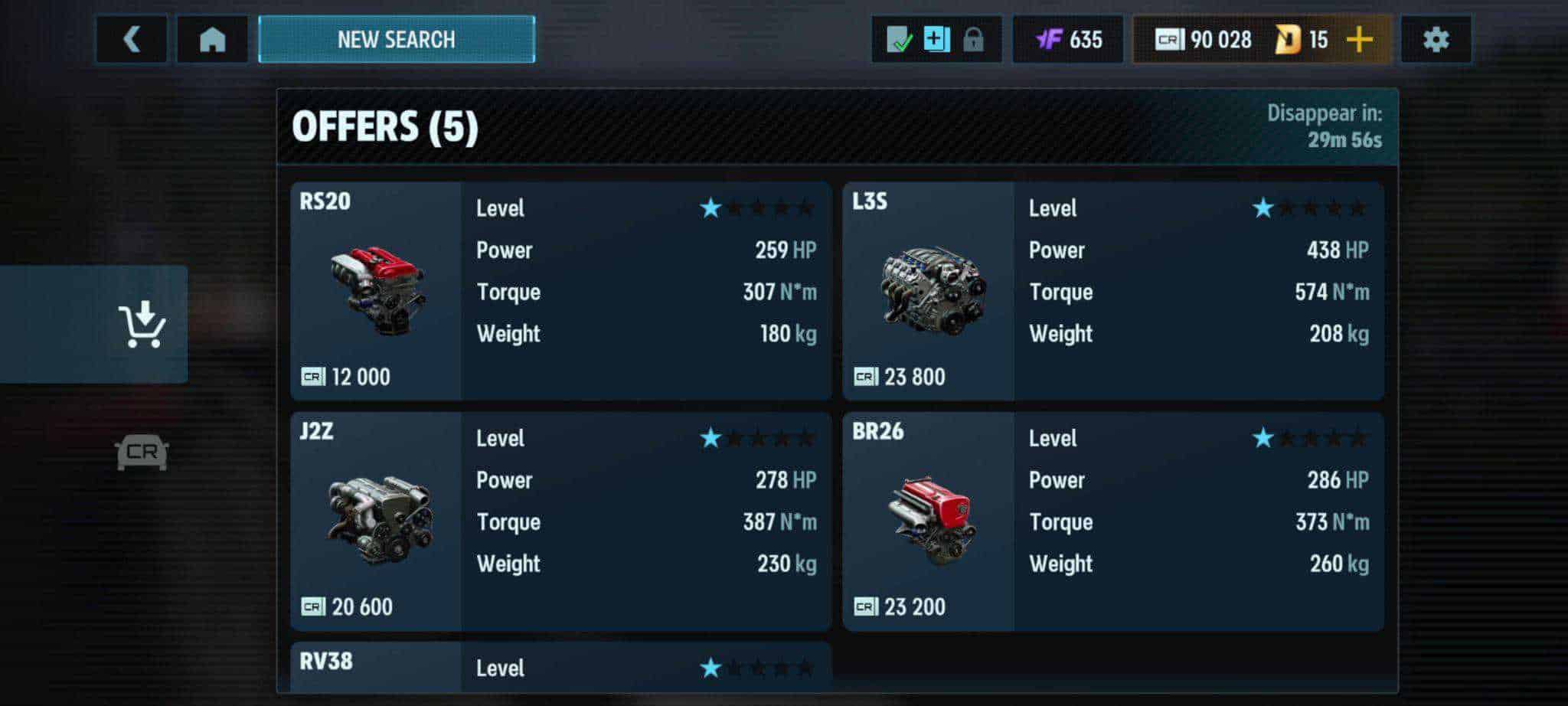Start a New Search for offers

click(x=396, y=39)
